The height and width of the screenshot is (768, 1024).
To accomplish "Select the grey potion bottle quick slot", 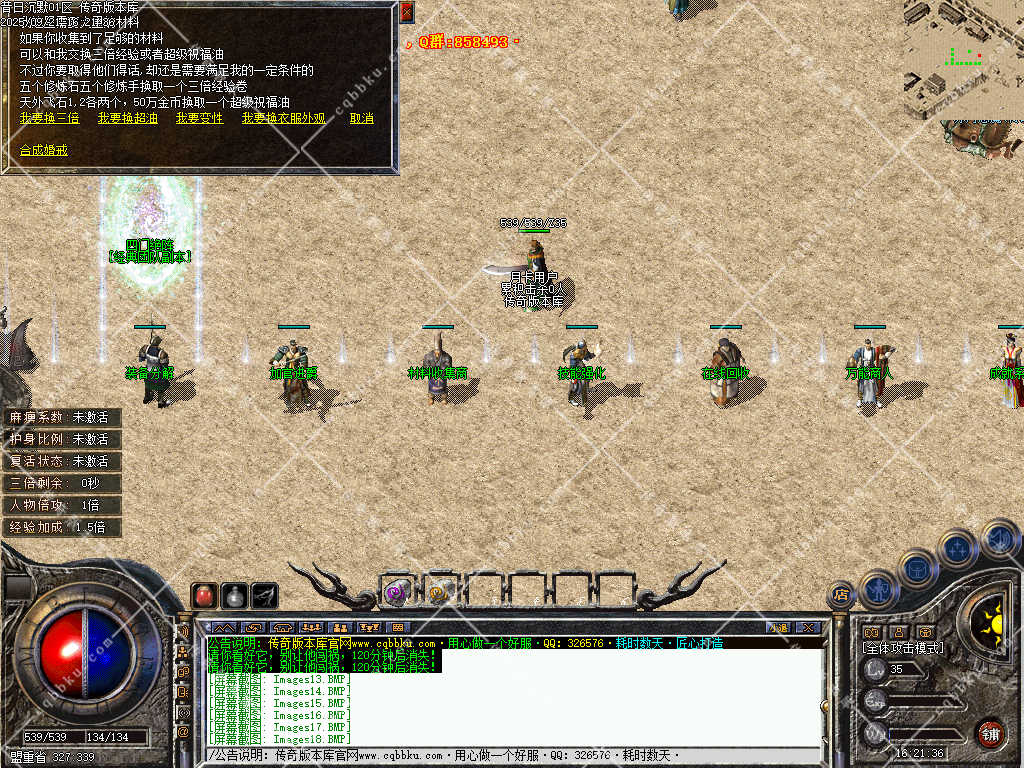I will pos(234,596).
